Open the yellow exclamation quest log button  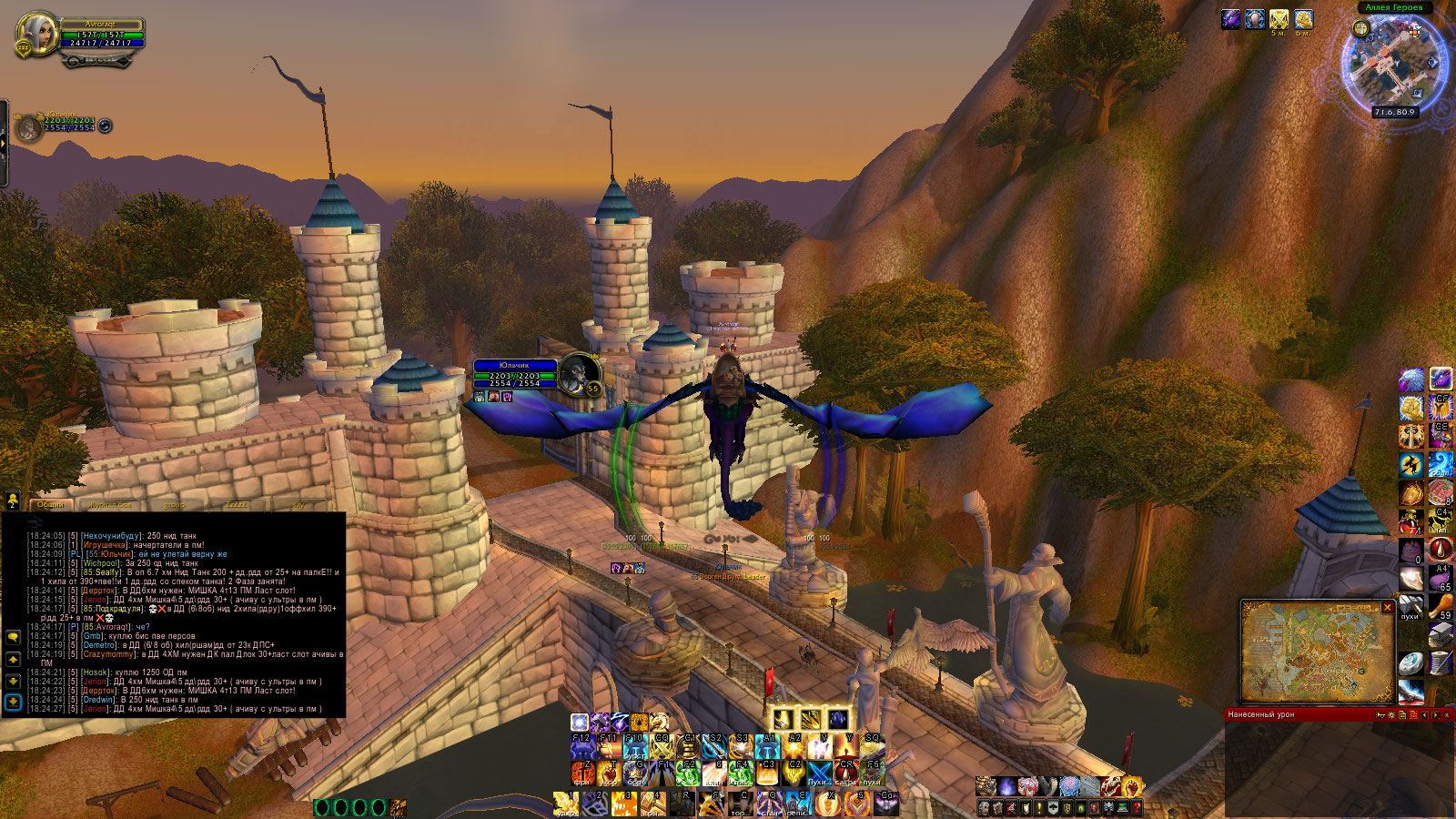tap(1038, 807)
